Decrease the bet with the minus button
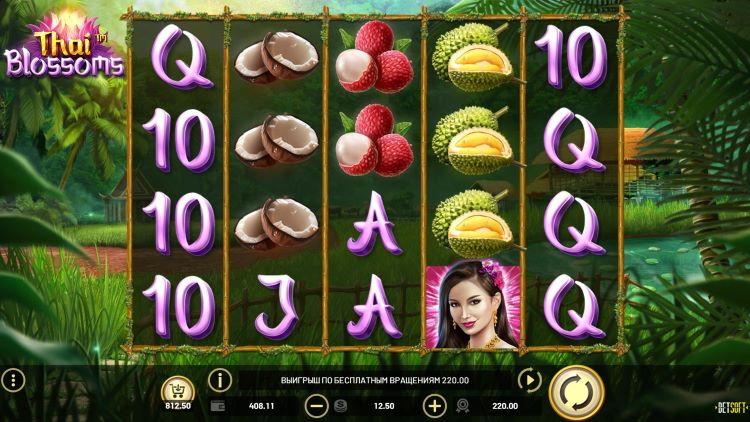This screenshot has width=750, height=422. (316, 406)
